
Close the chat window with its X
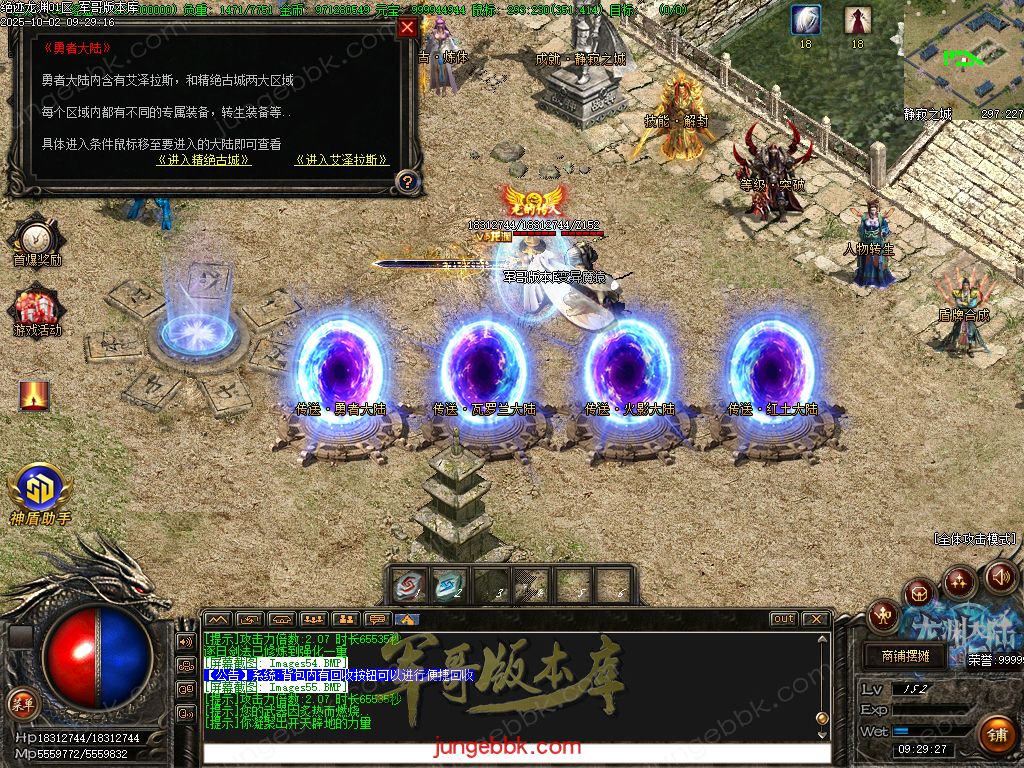click(x=816, y=619)
